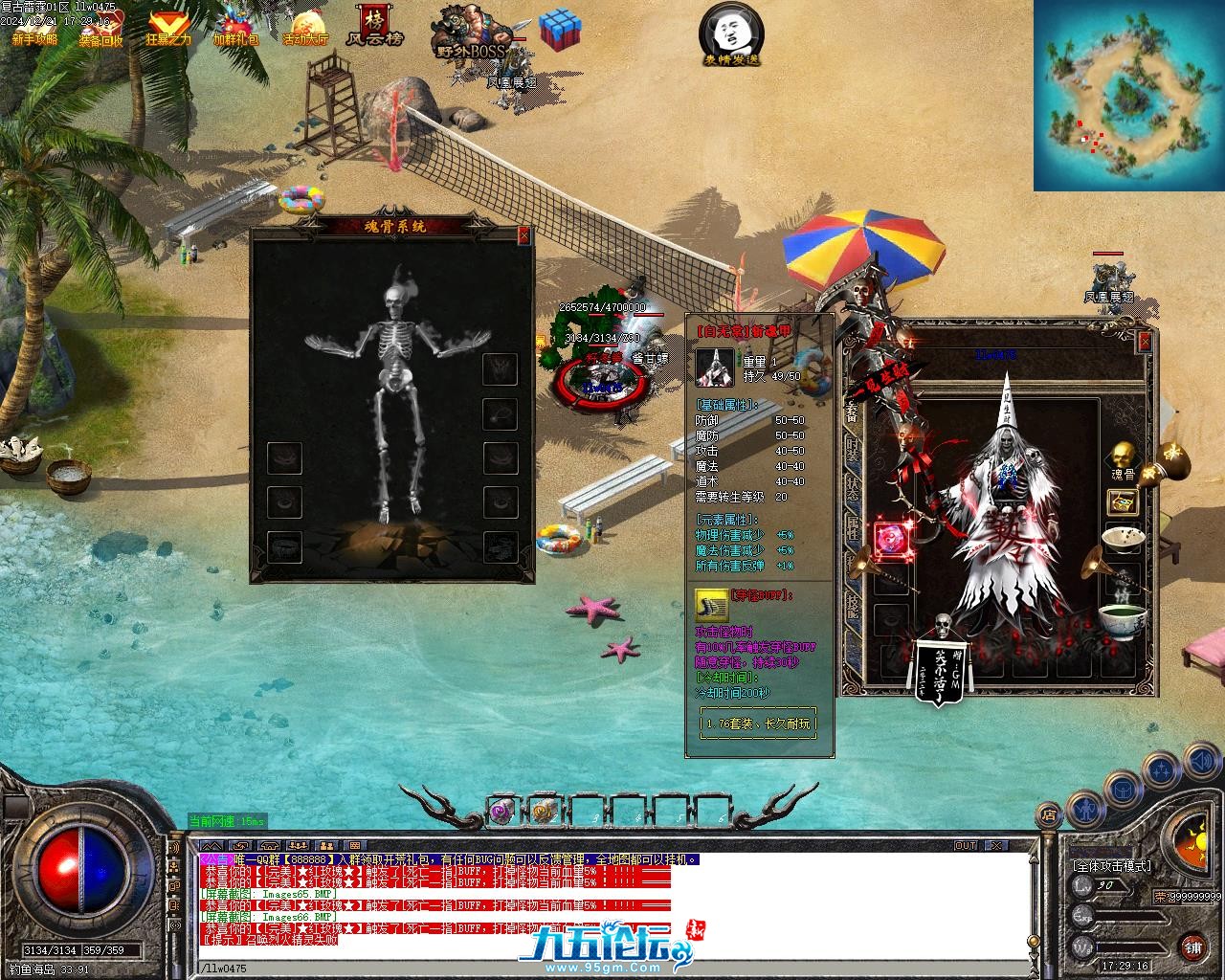Click the island minimap

pos(1128,96)
